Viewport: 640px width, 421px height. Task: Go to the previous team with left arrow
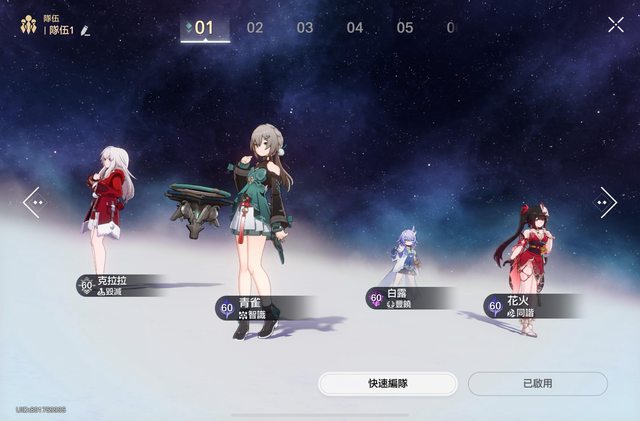coord(33,202)
